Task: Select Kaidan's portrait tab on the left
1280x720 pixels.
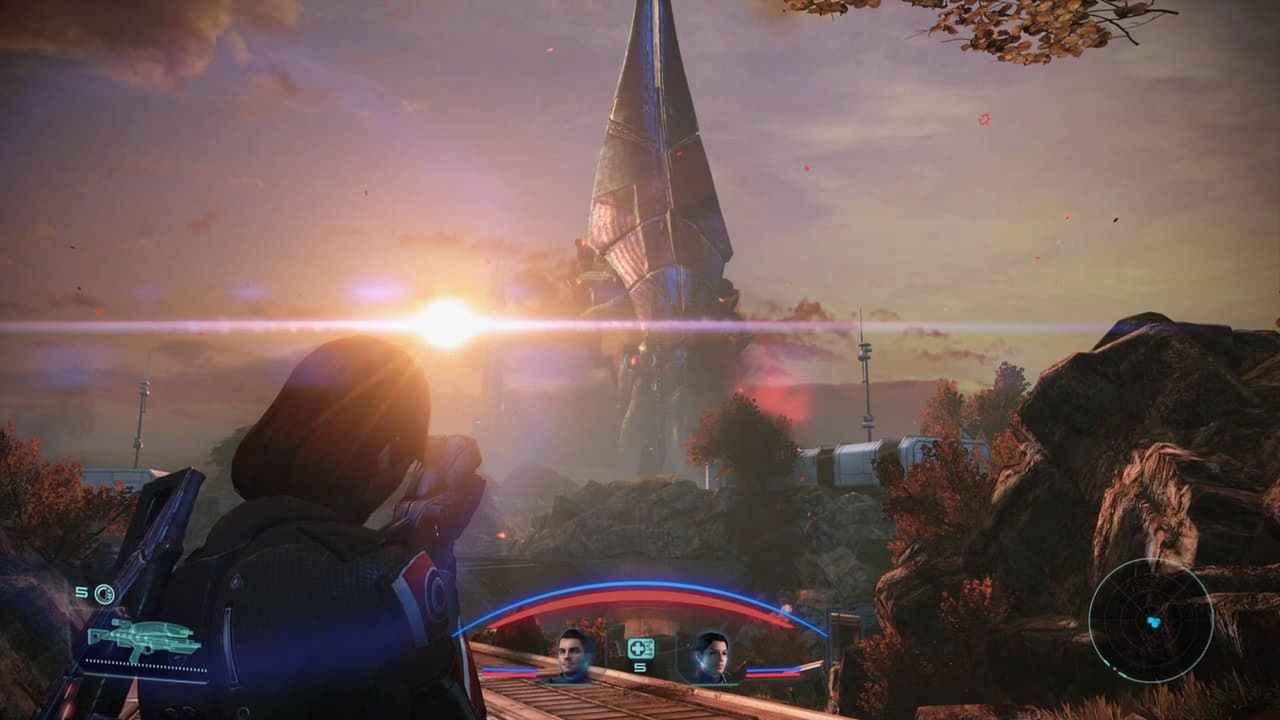Action: pos(570,655)
